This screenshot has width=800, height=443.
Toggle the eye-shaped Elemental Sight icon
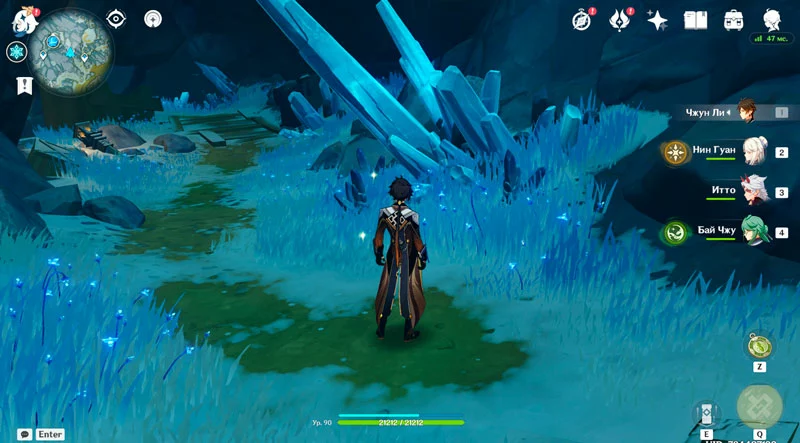click(117, 18)
